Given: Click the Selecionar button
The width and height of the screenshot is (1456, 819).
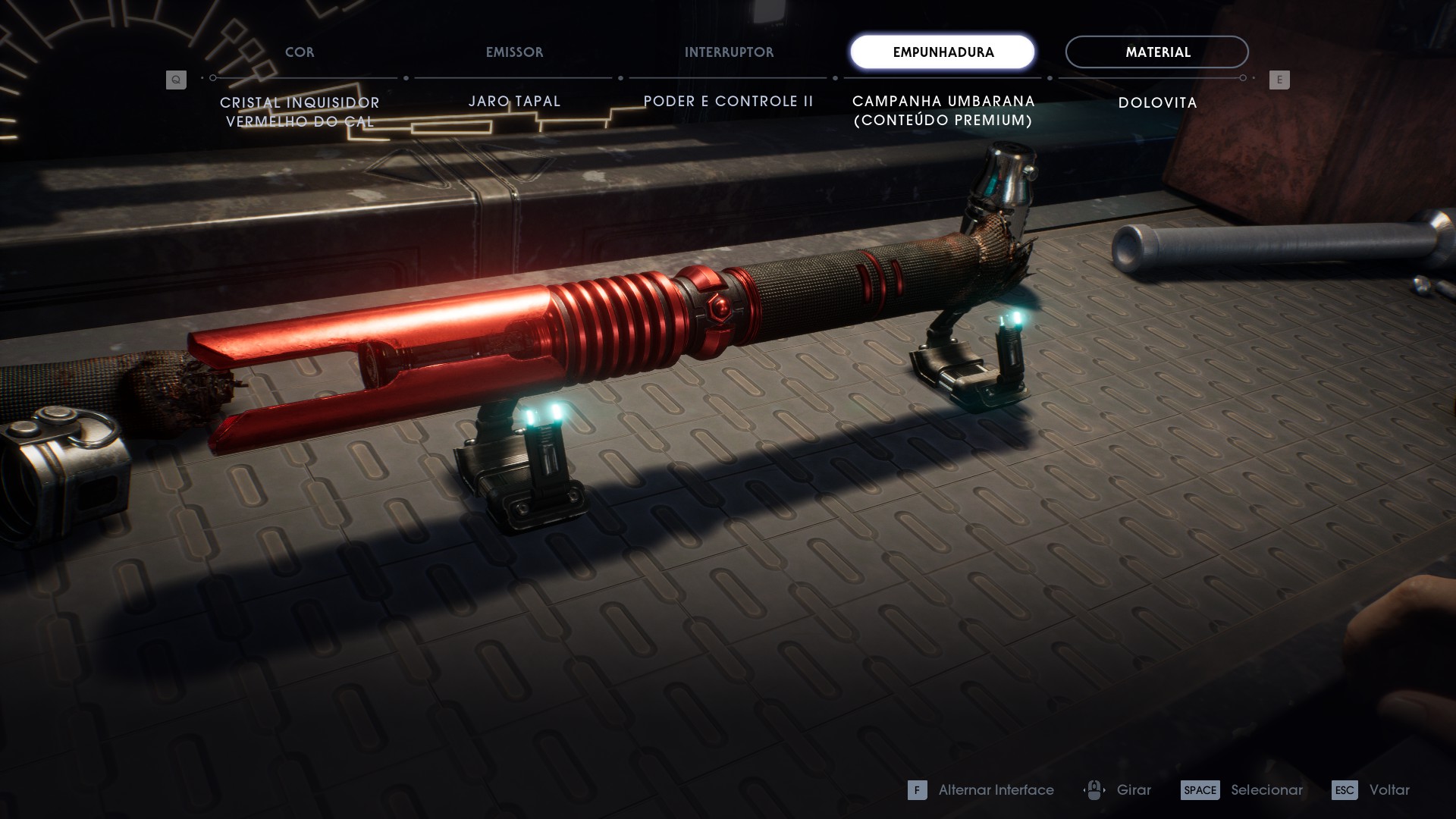Looking at the screenshot, I should tap(1241, 790).
